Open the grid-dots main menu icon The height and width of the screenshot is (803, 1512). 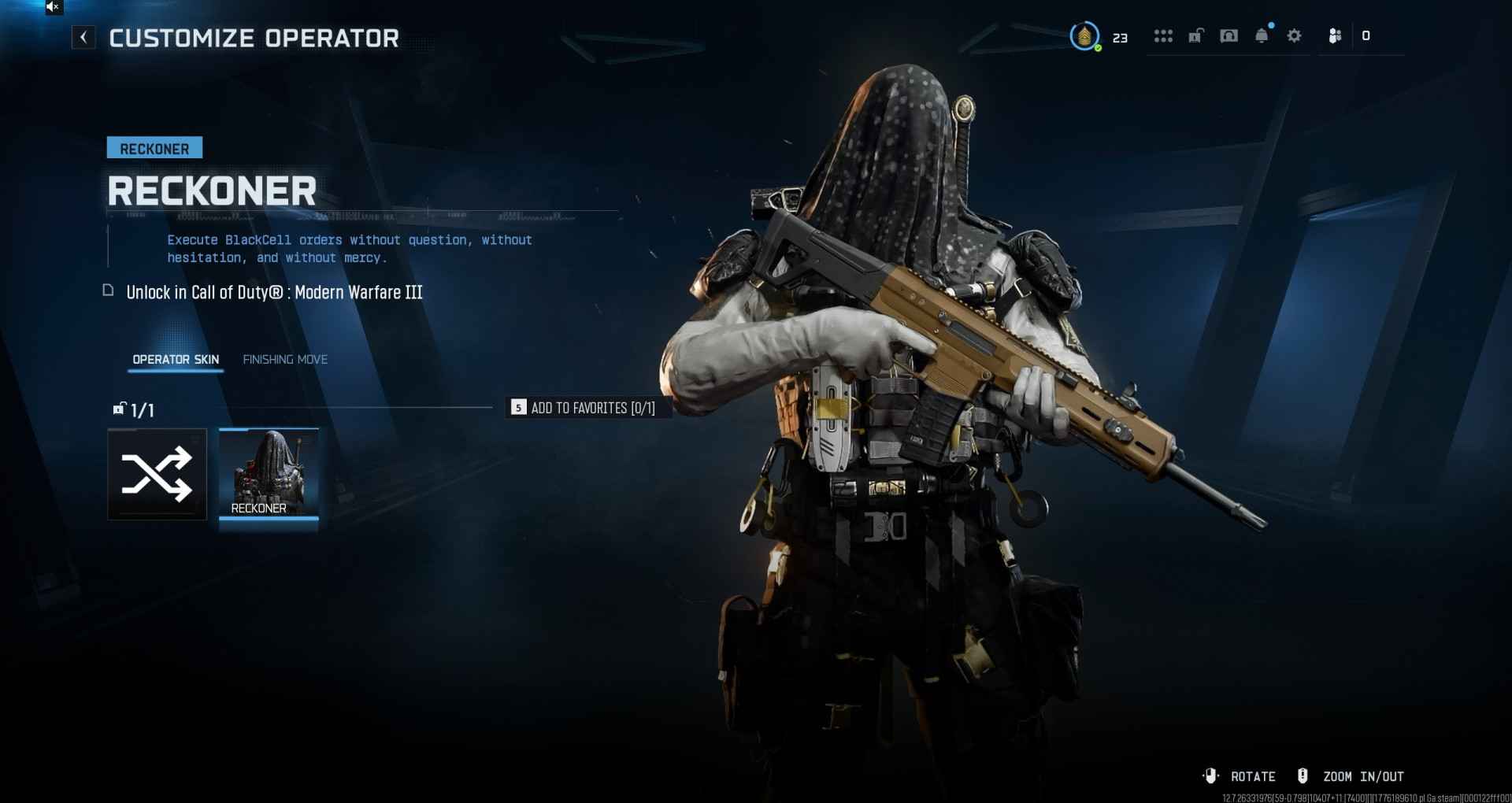[x=1163, y=36]
